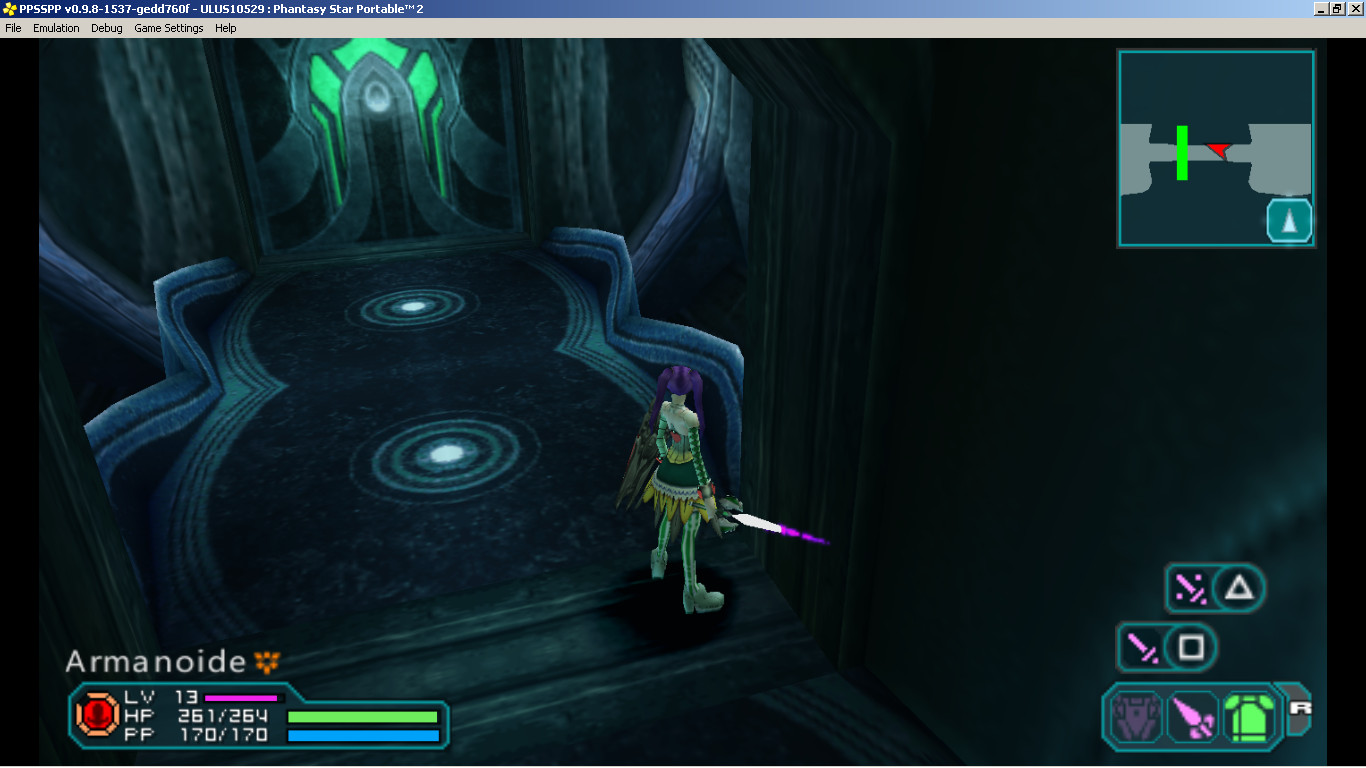The height and width of the screenshot is (768, 1366).
Task: Use the single-sword normal attack icon
Action: click(1141, 648)
